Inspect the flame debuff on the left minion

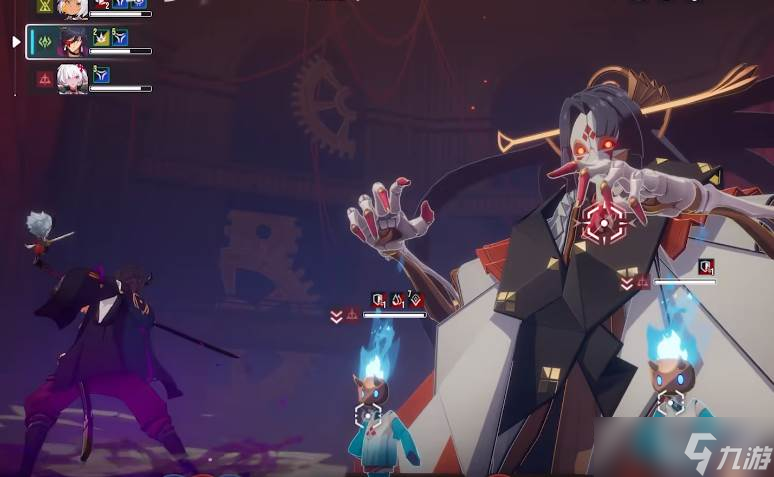click(x=397, y=299)
